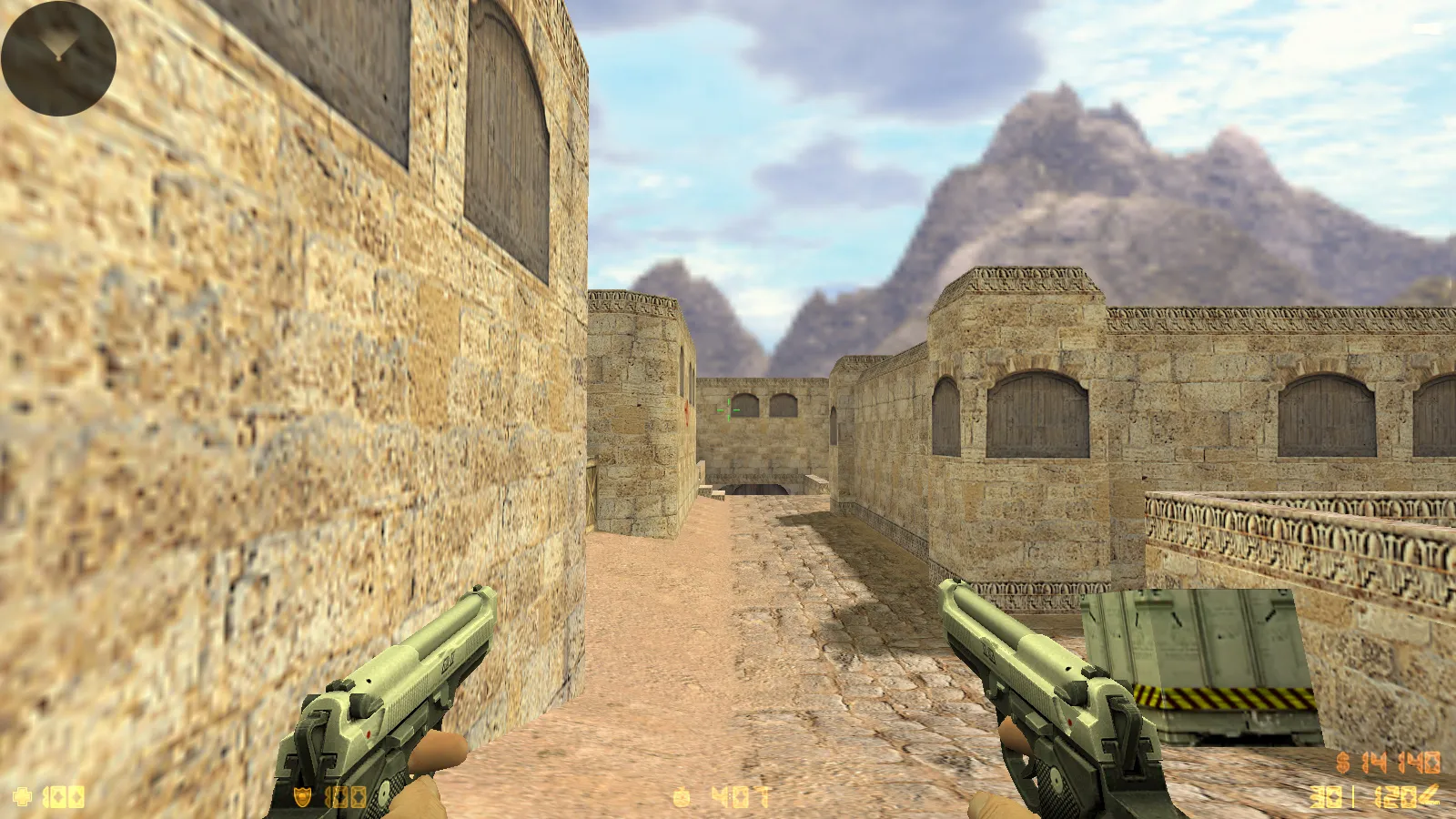The image size is (1456, 819).
Task: Click the radar minimap circle
Action: tap(59, 56)
